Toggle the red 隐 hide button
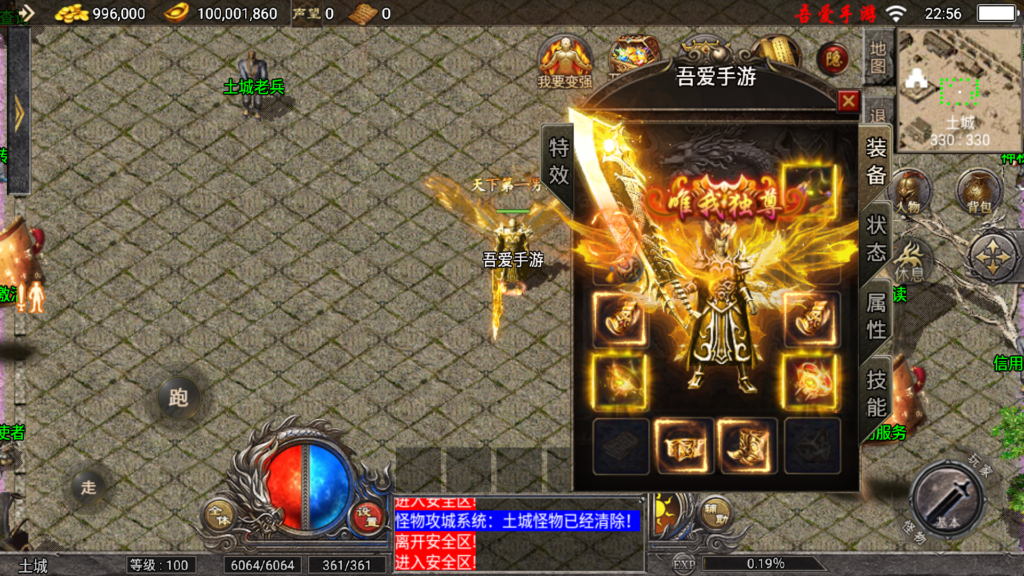The height and width of the screenshot is (576, 1024). coord(832,59)
